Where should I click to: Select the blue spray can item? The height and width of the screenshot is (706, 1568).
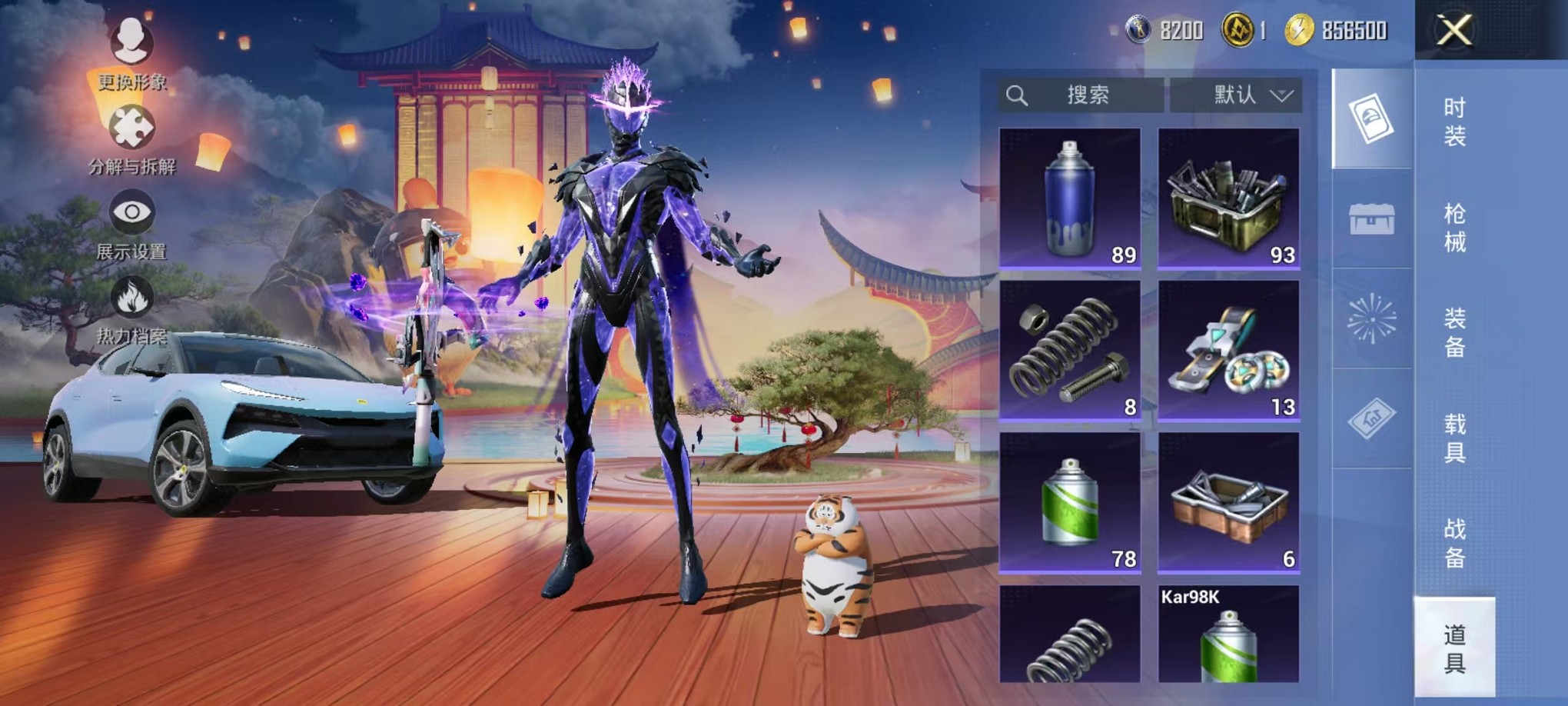pyautogui.click(x=1070, y=198)
